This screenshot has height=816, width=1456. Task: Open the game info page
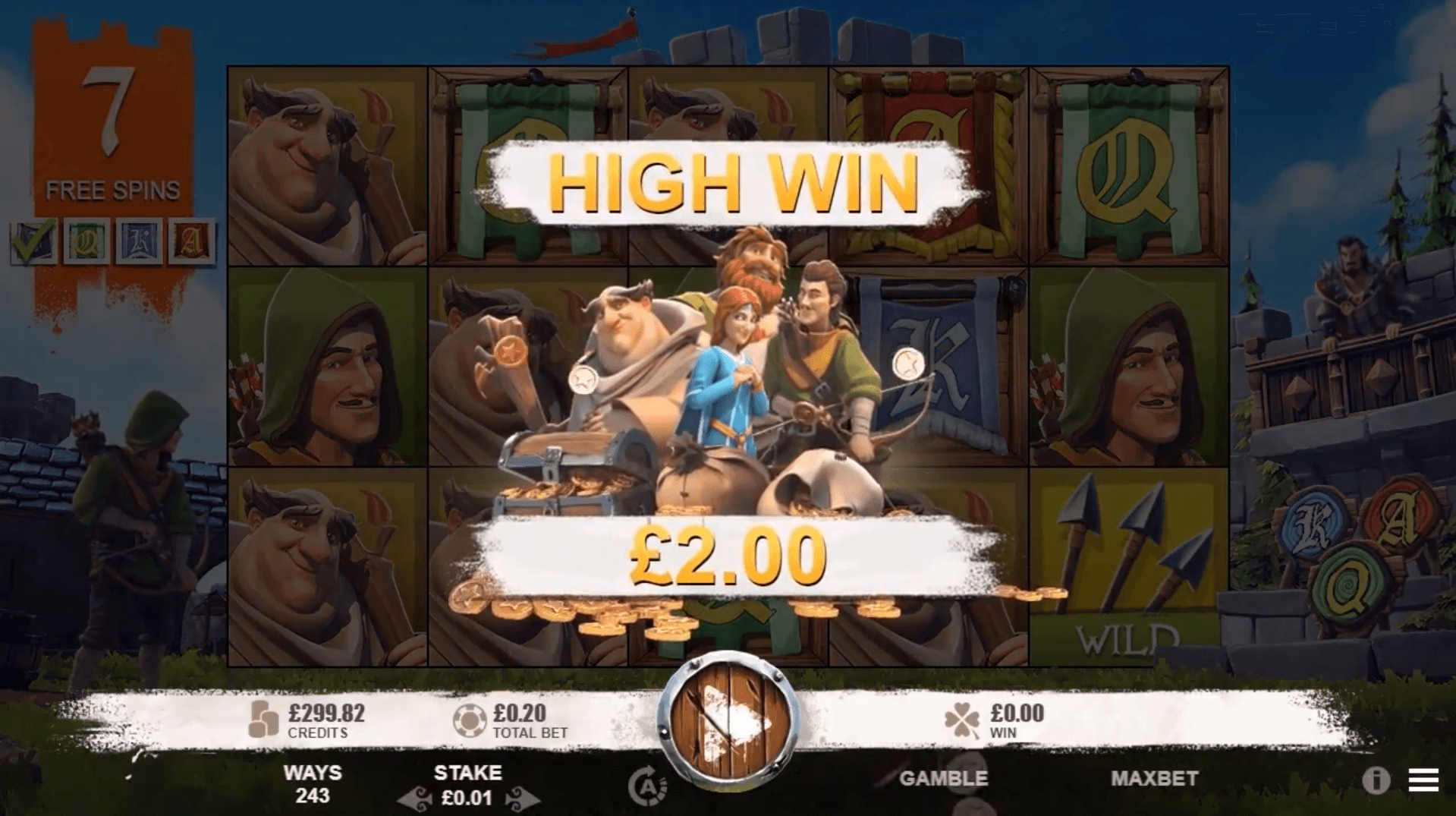point(1375,780)
